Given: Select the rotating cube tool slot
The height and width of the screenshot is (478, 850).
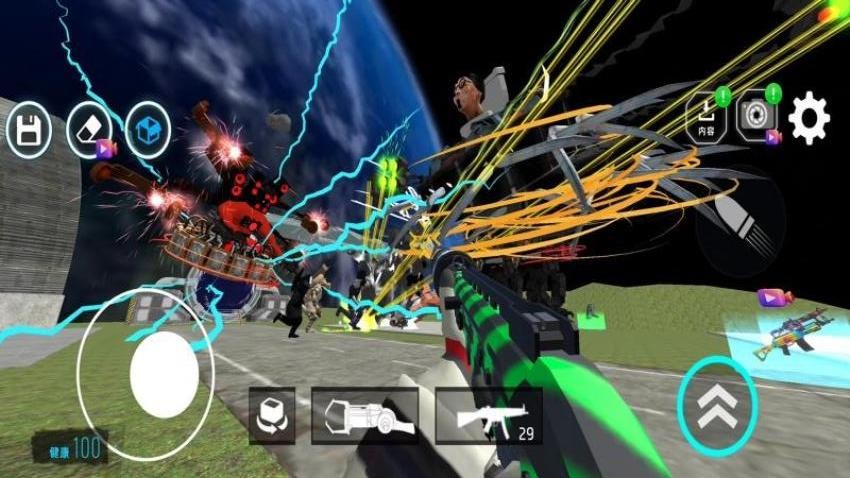Looking at the screenshot, I should click(x=272, y=415).
